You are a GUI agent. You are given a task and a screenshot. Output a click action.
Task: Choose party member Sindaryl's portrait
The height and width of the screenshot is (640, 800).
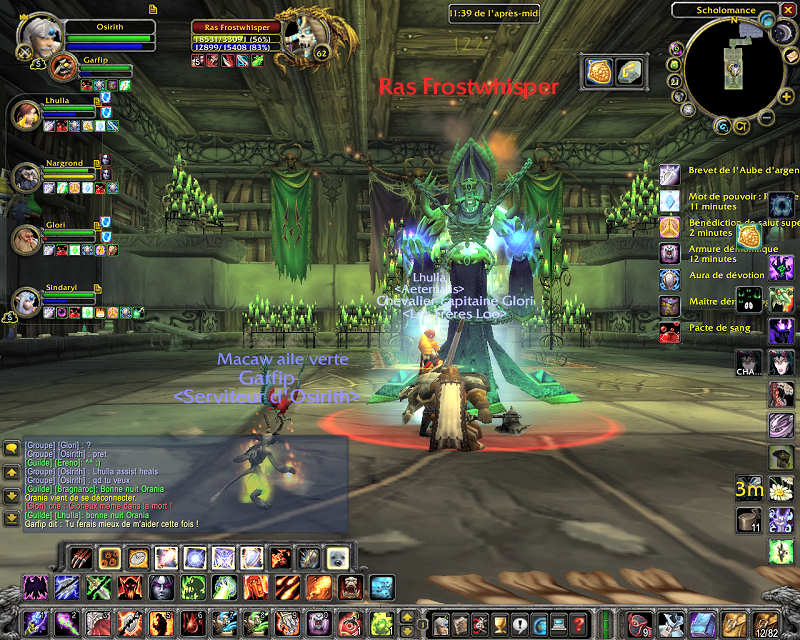26,301
